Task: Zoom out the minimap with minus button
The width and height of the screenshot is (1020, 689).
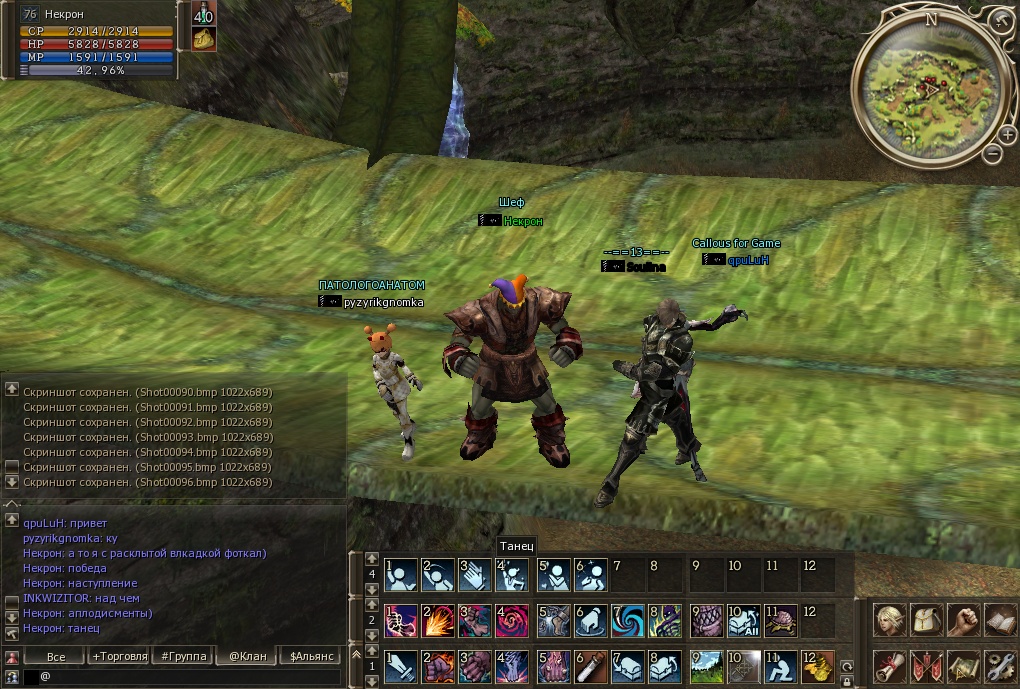Action: pos(992,153)
